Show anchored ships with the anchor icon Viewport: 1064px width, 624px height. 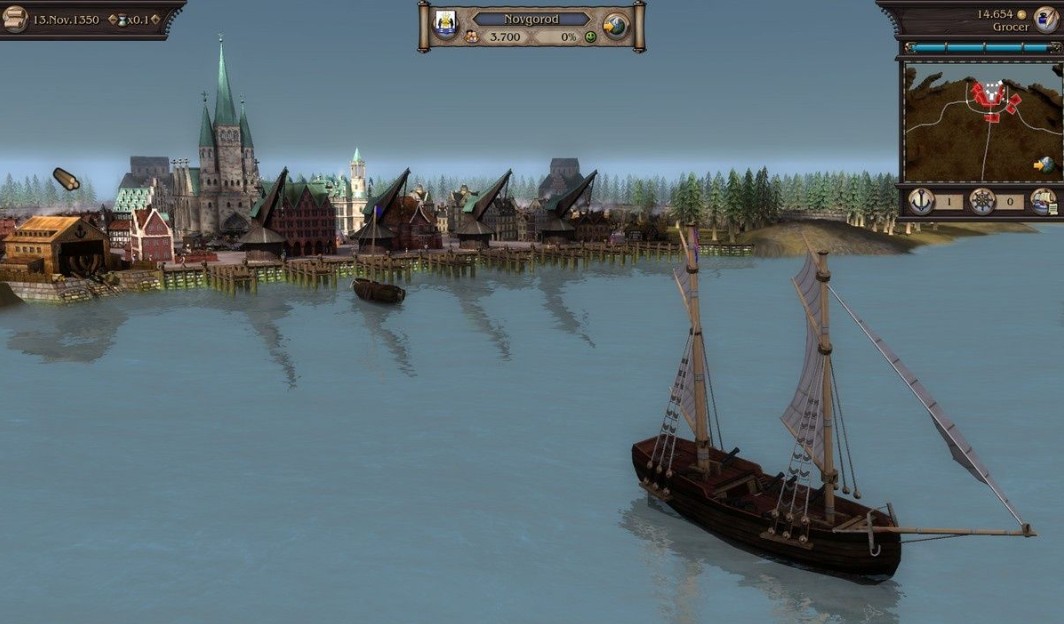pyautogui.click(x=921, y=201)
